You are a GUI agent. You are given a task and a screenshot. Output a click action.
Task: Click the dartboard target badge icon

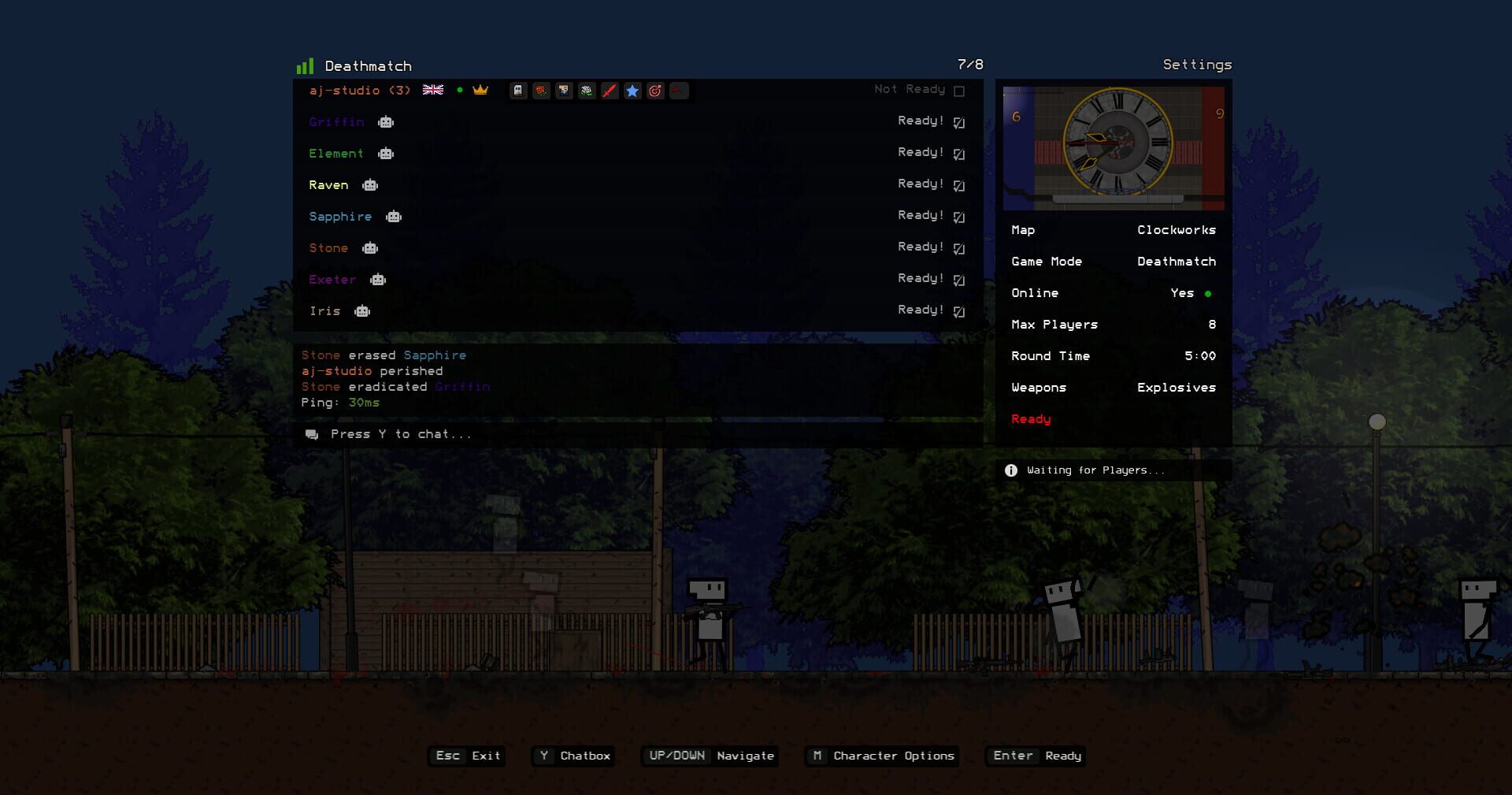click(x=654, y=91)
